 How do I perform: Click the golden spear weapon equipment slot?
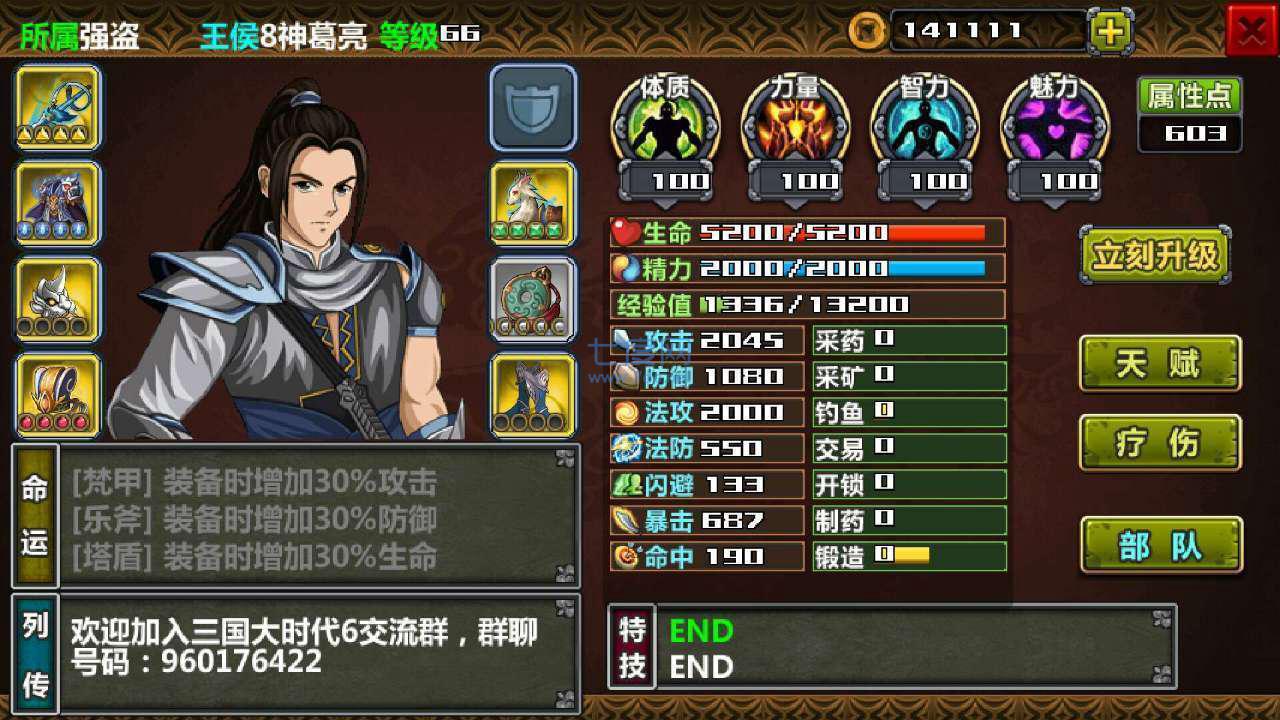(57, 108)
